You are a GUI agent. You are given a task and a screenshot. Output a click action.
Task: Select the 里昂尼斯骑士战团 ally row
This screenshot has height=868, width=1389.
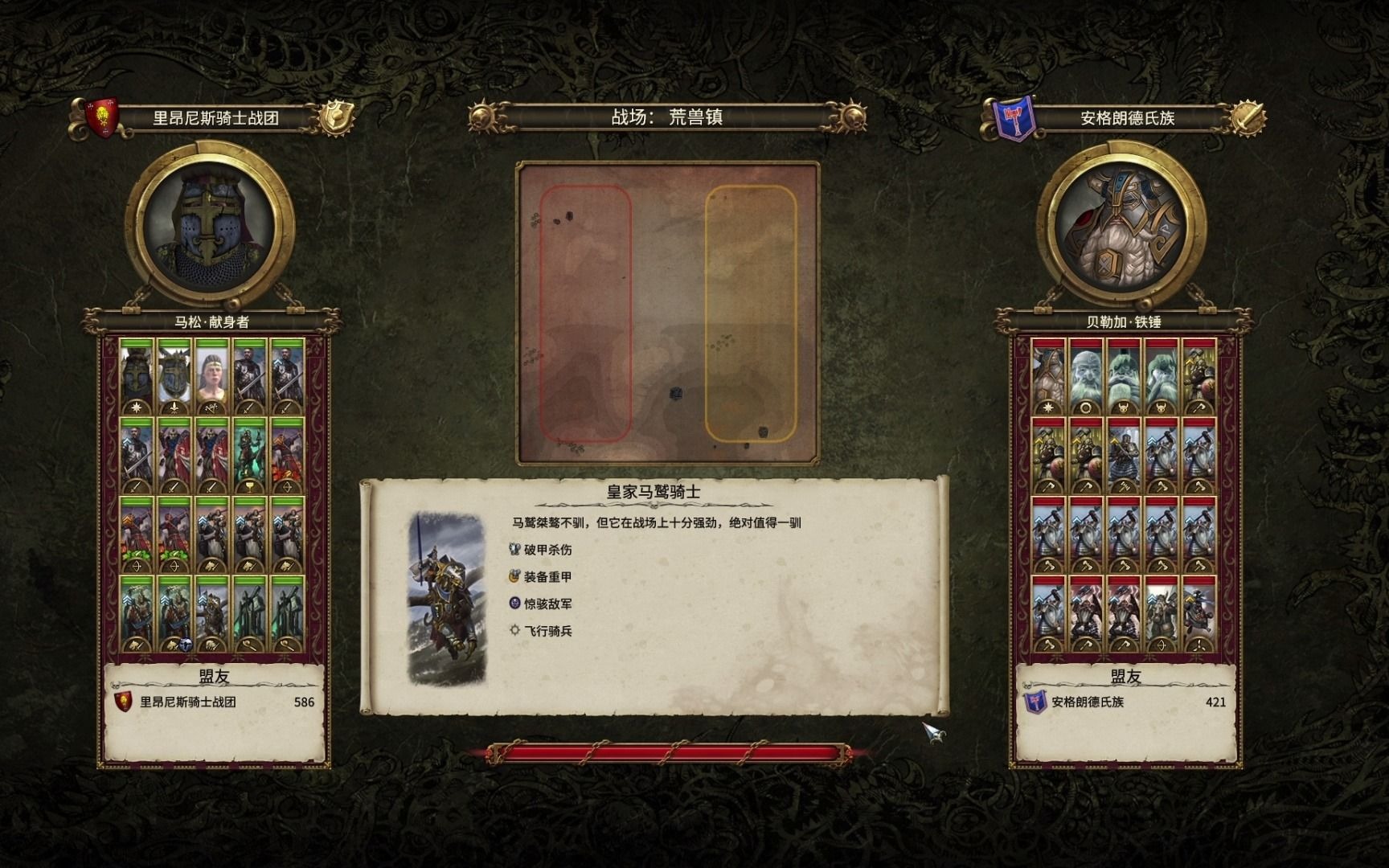tap(214, 702)
